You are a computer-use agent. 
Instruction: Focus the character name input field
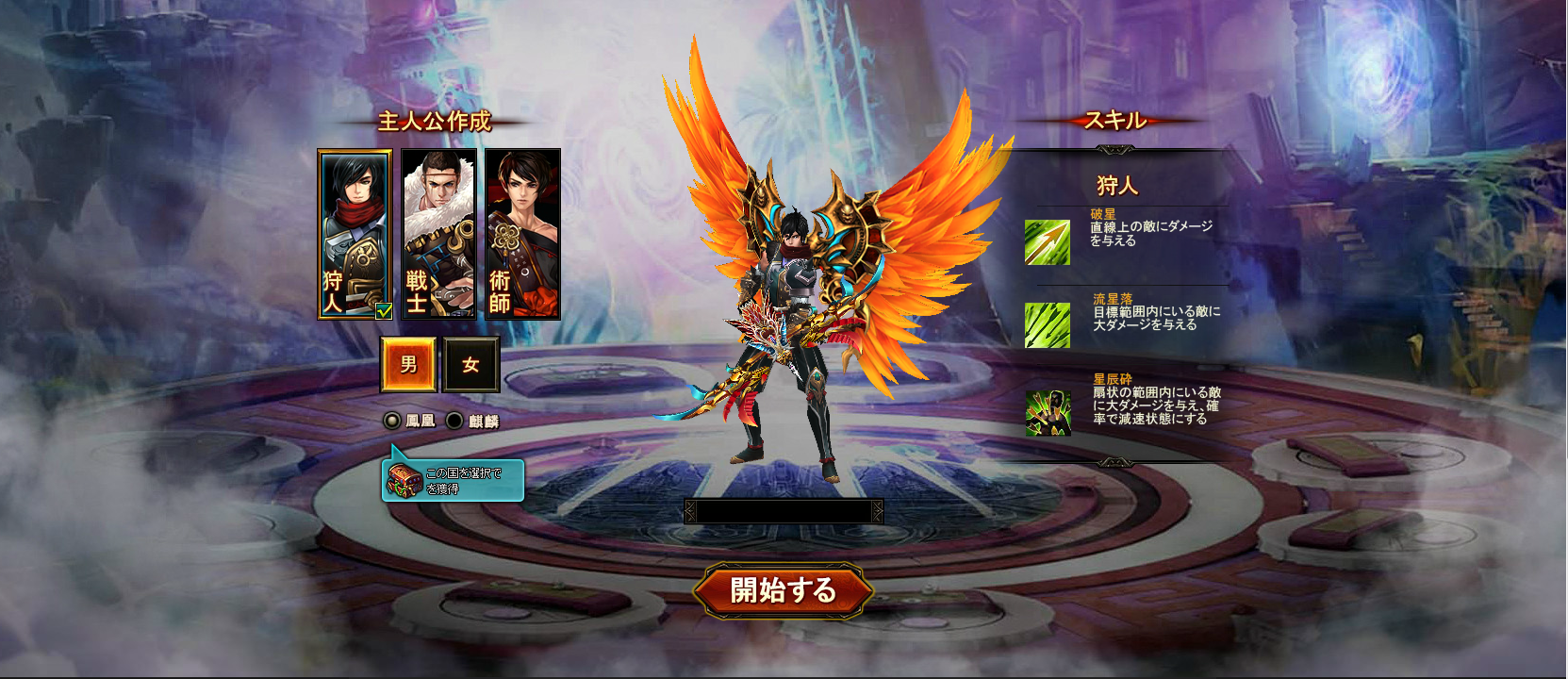783,511
